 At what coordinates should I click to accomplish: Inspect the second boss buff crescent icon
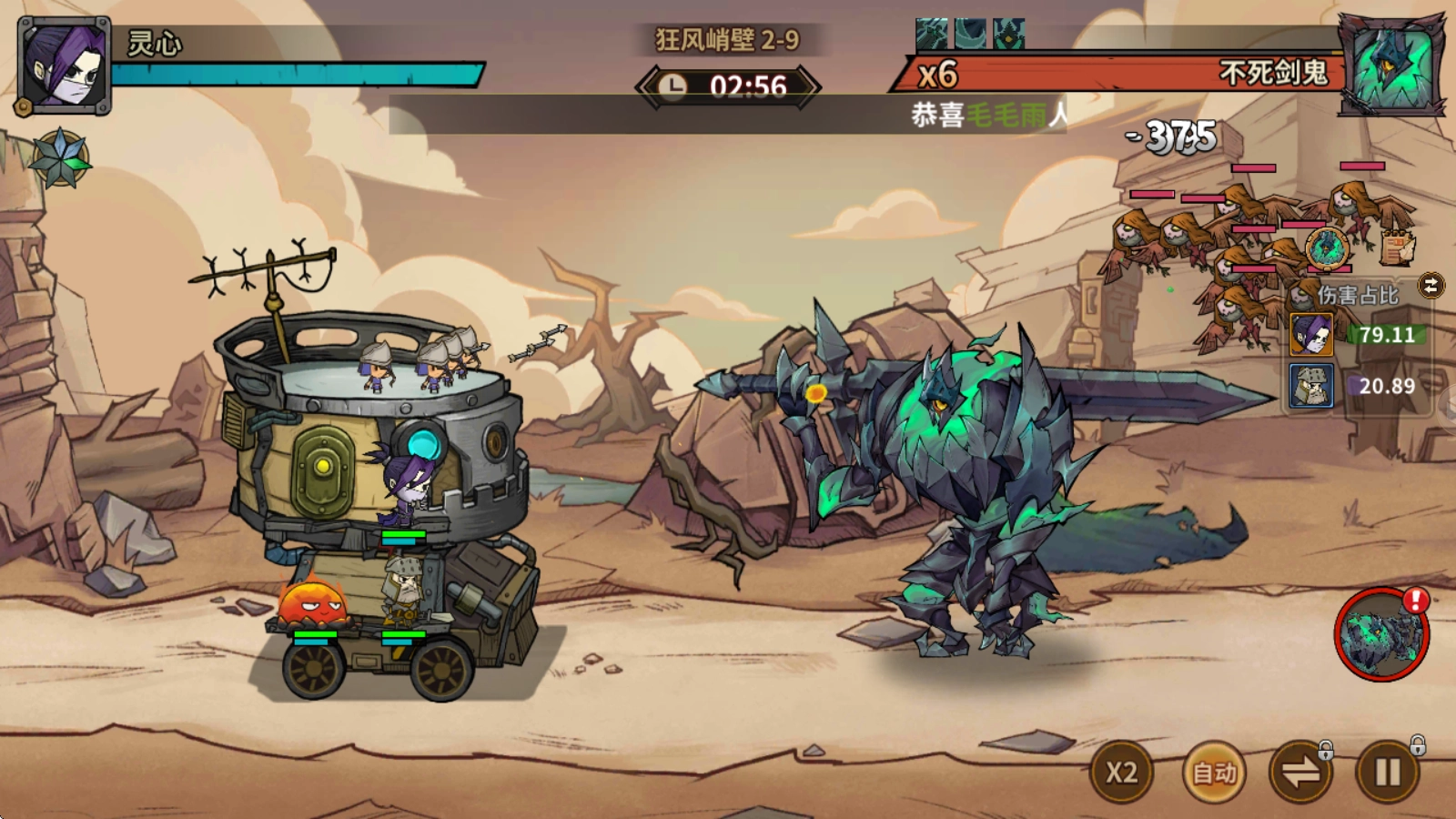tap(970, 34)
